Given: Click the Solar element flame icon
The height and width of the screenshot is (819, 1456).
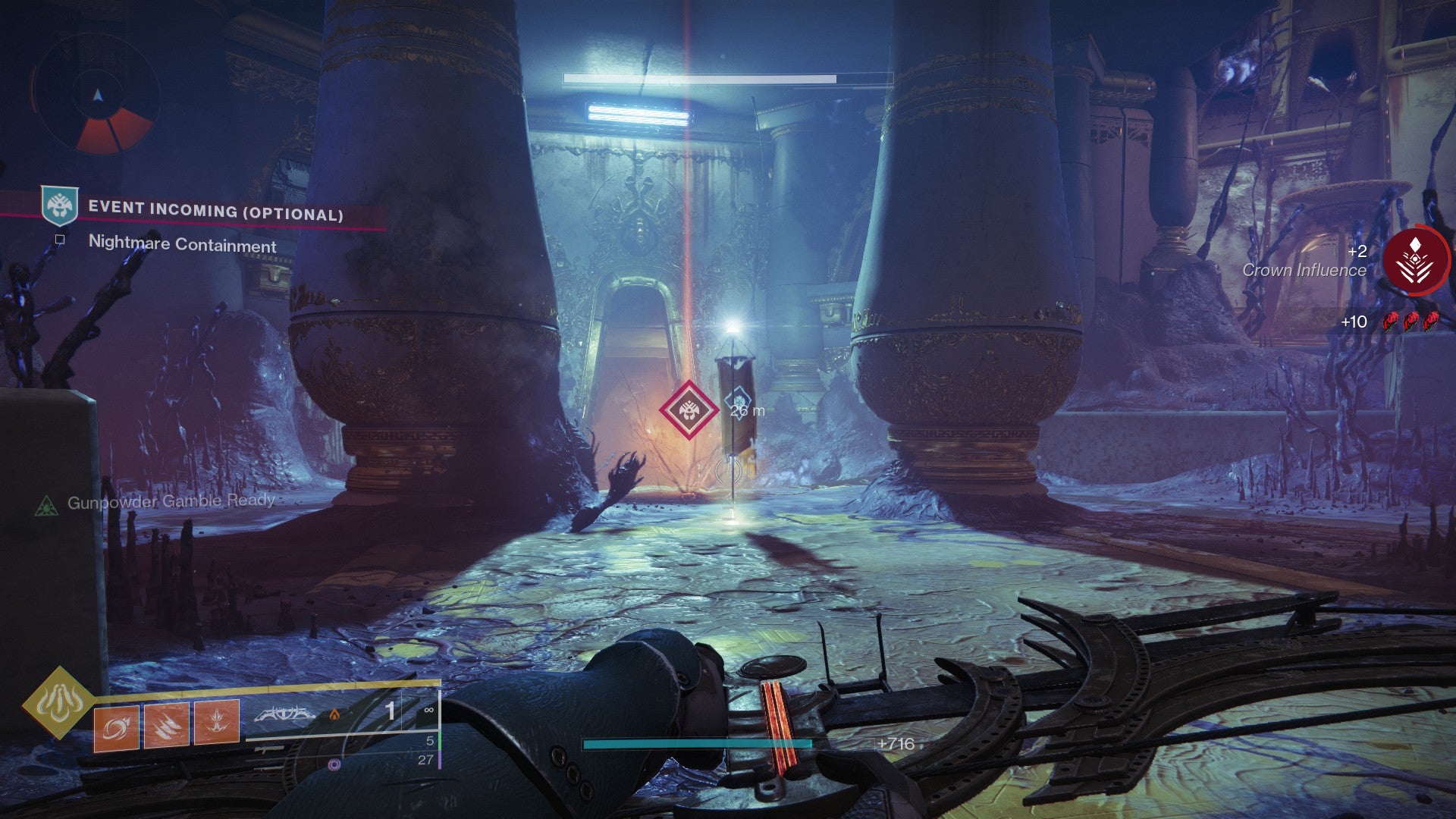Looking at the screenshot, I should pyautogui.click(x=335, y=716).
